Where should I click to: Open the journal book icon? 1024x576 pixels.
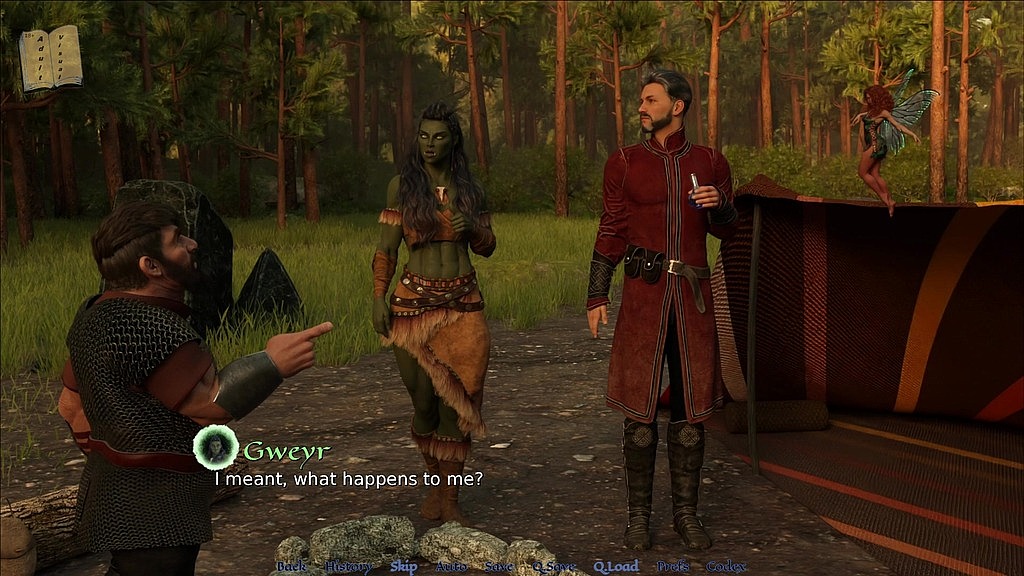(x=50, y=57)
